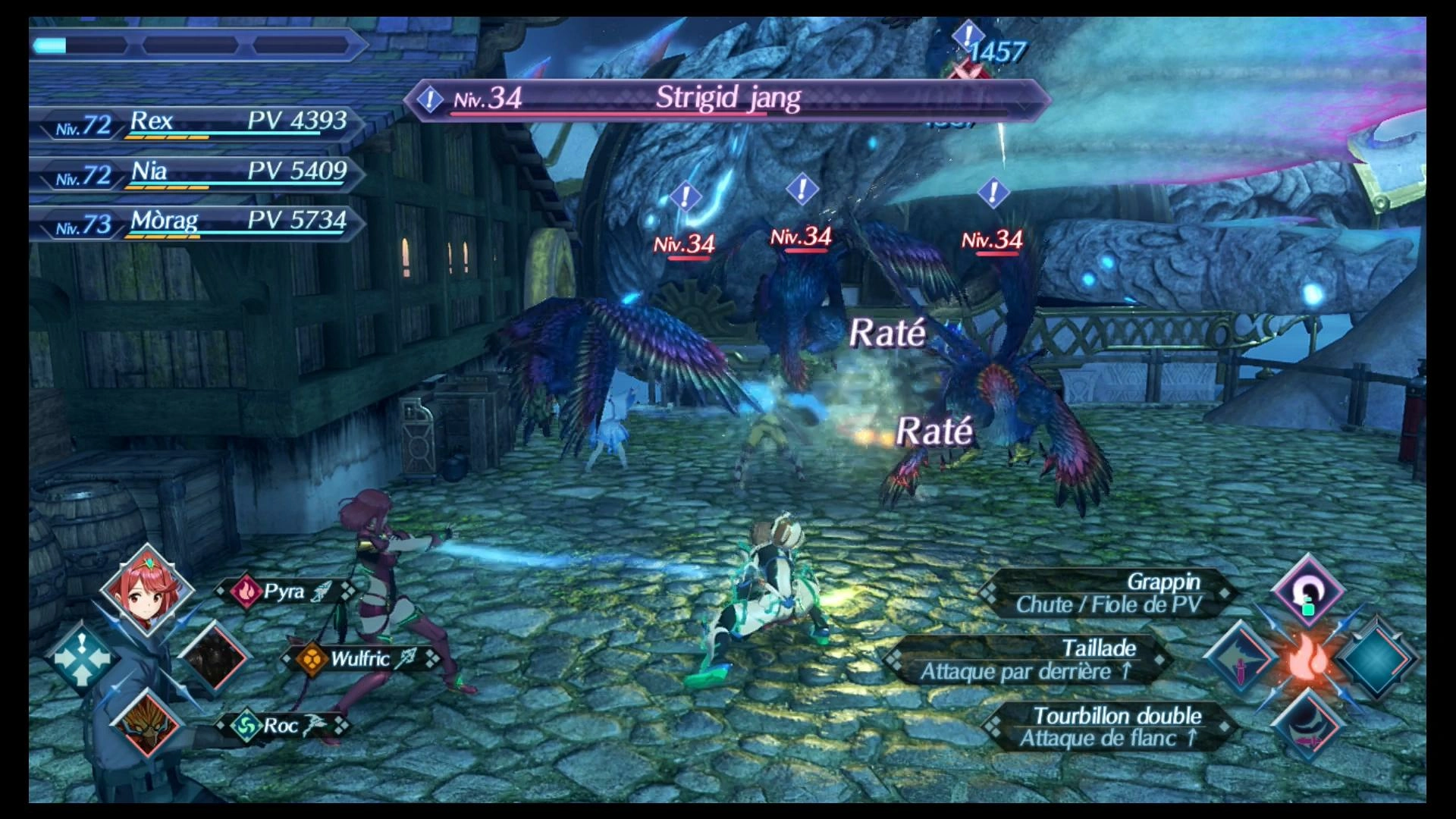Select the Pyra name label
This screenshot has height=819, width=1456.
[284, 591]
